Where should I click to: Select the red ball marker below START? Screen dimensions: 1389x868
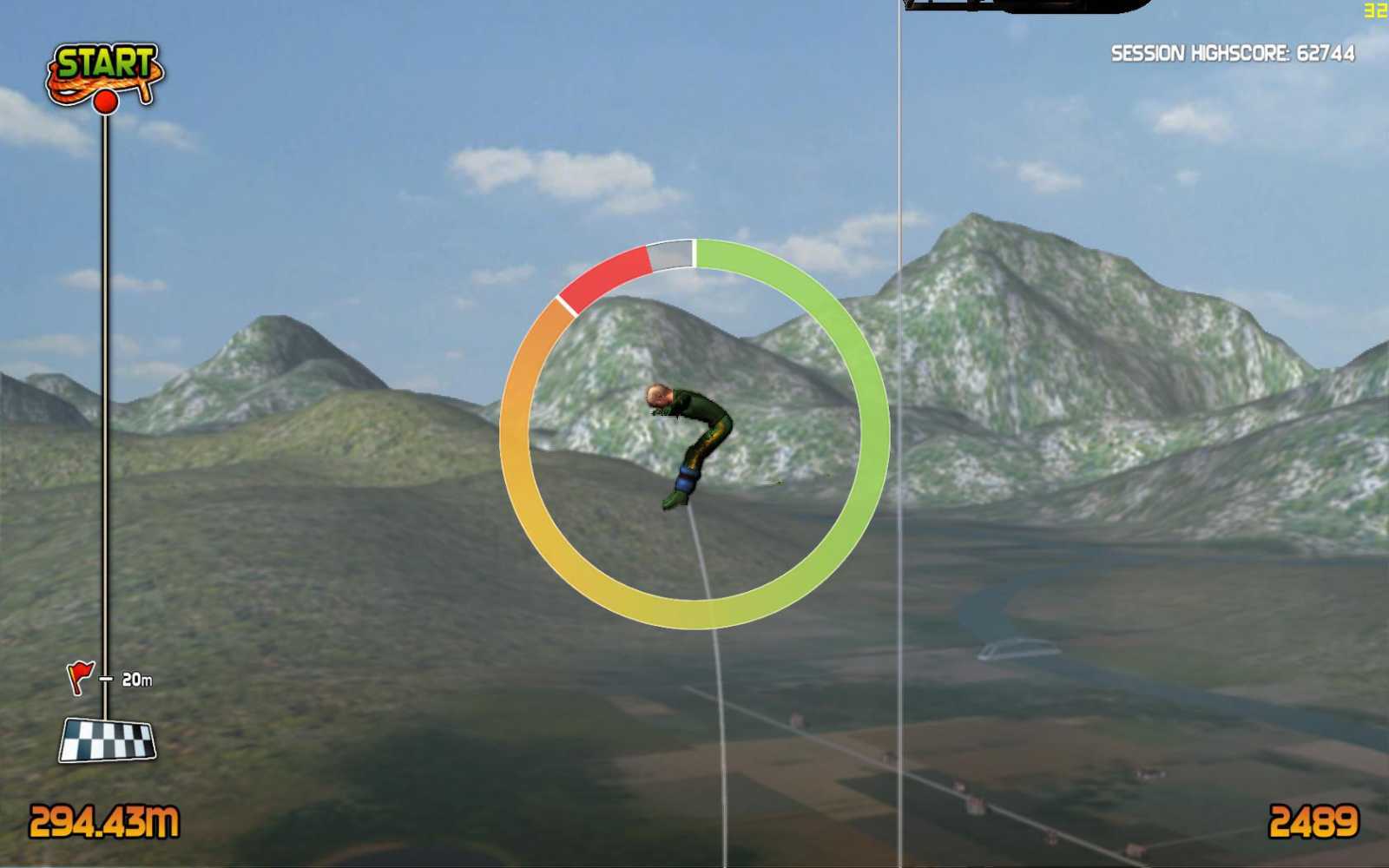click(x=108, y=103)
